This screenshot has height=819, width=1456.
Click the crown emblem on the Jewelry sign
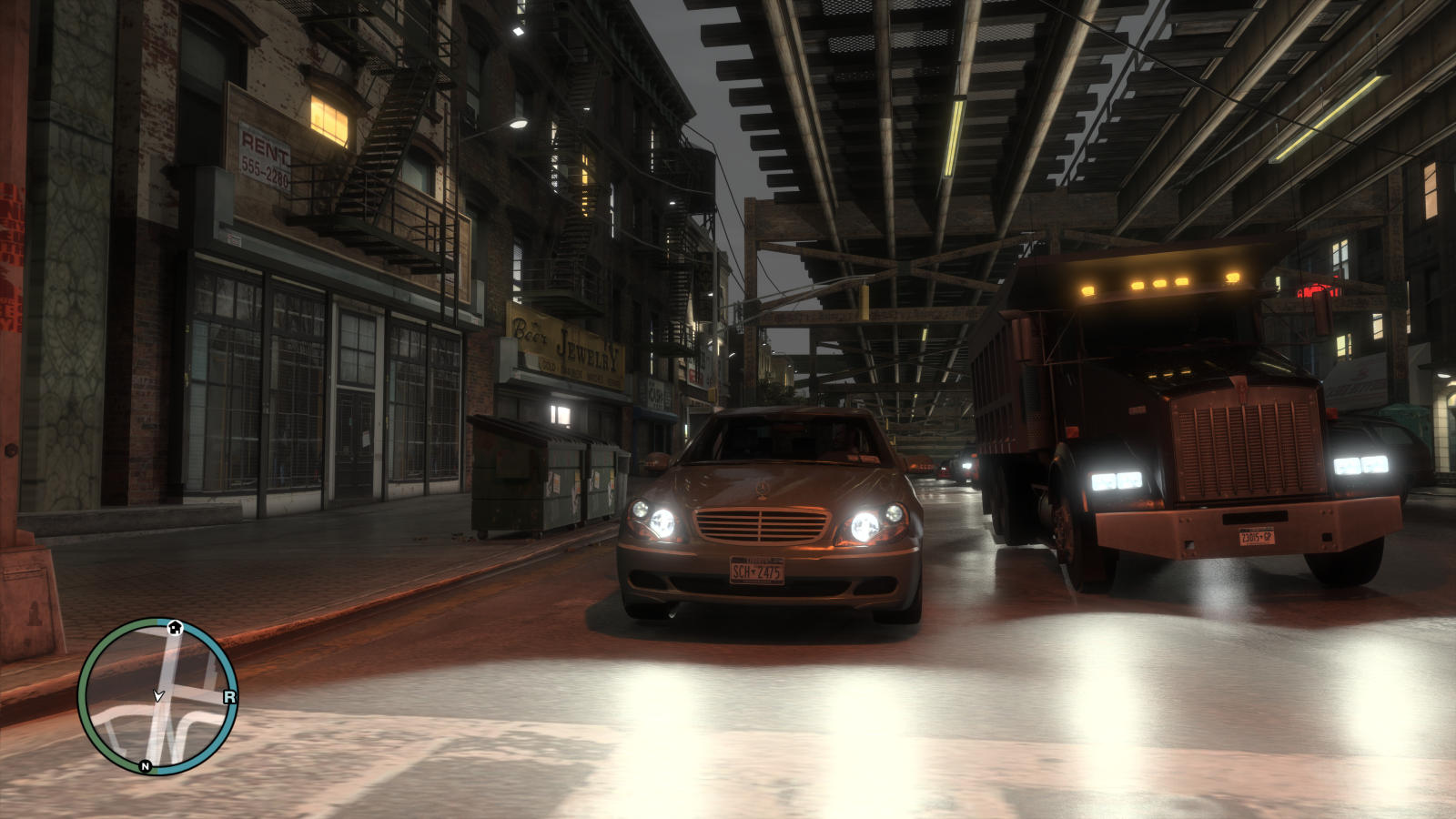tap(535, 321)
